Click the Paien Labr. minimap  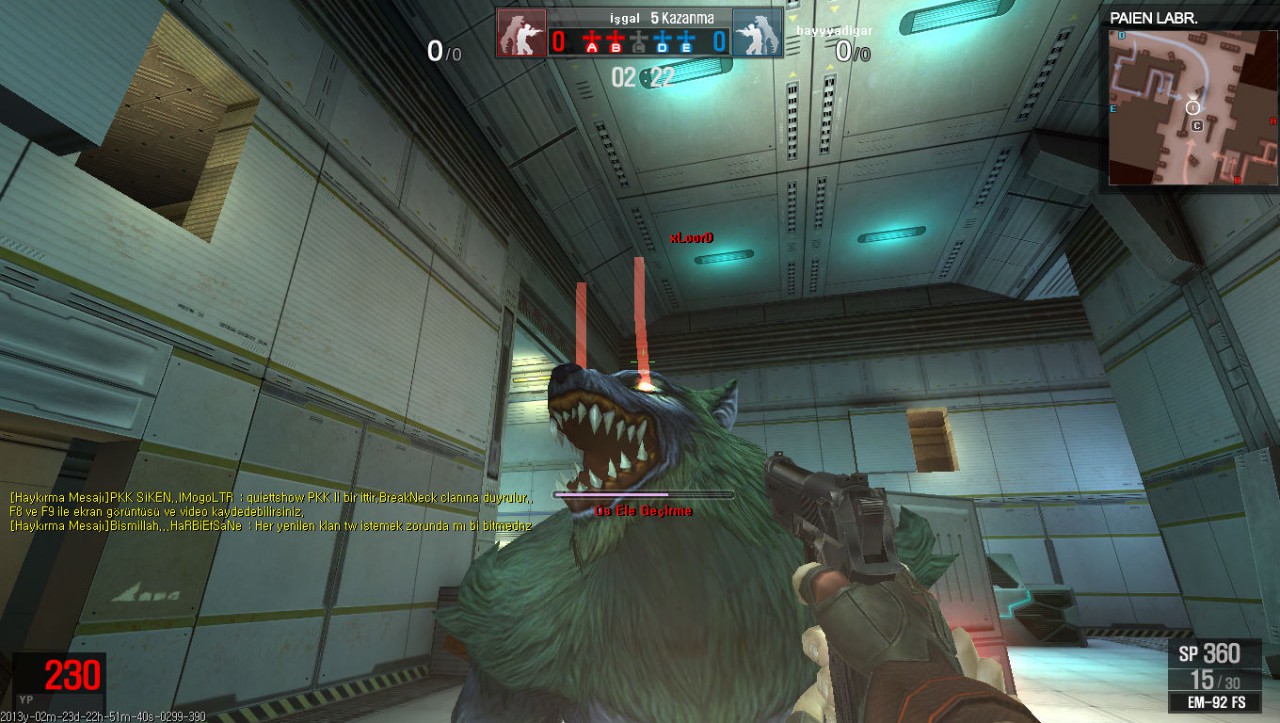[x=1192, y=108]
